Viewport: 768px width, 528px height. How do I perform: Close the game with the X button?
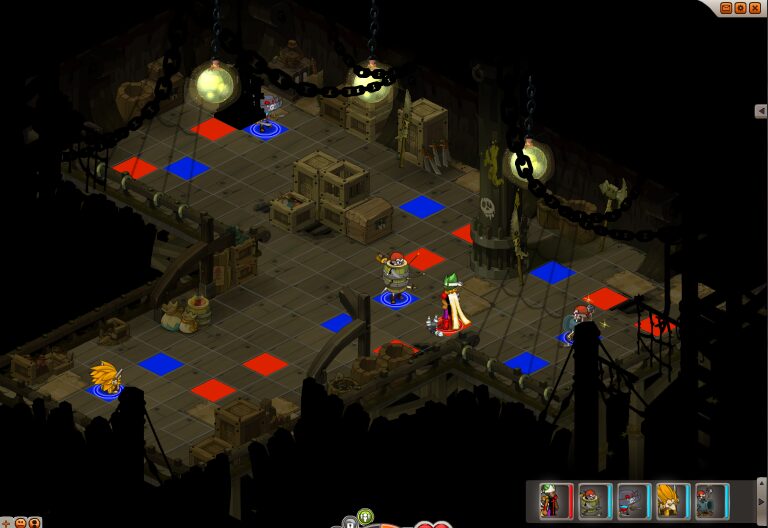755,7
